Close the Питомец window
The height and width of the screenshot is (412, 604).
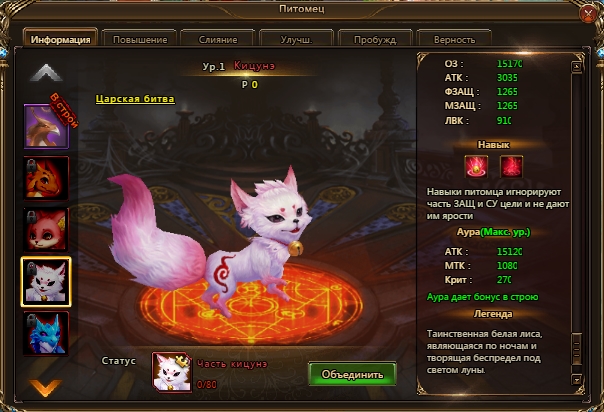(x=588, y=13)
